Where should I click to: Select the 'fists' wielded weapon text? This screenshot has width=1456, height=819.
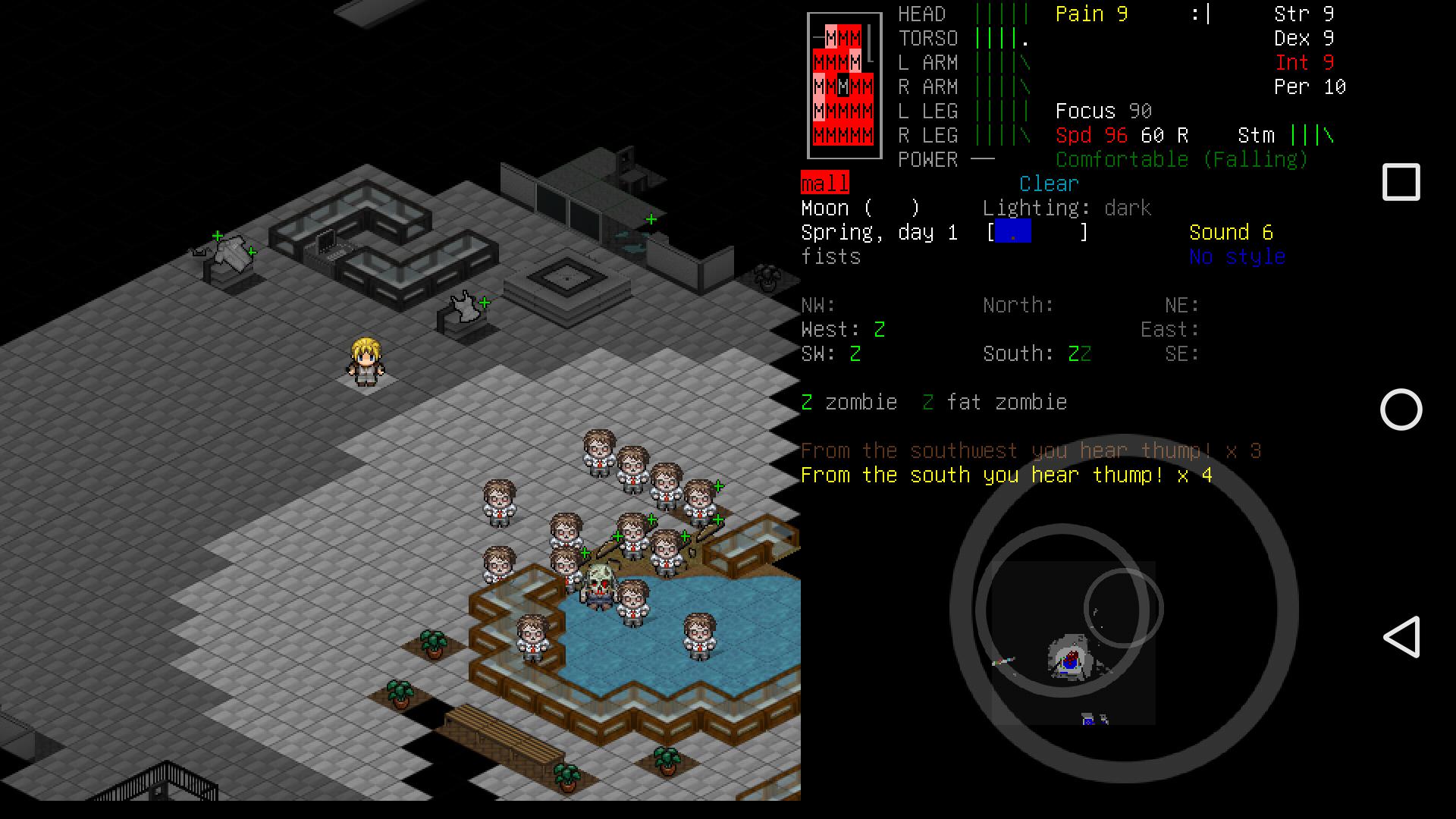831,256
